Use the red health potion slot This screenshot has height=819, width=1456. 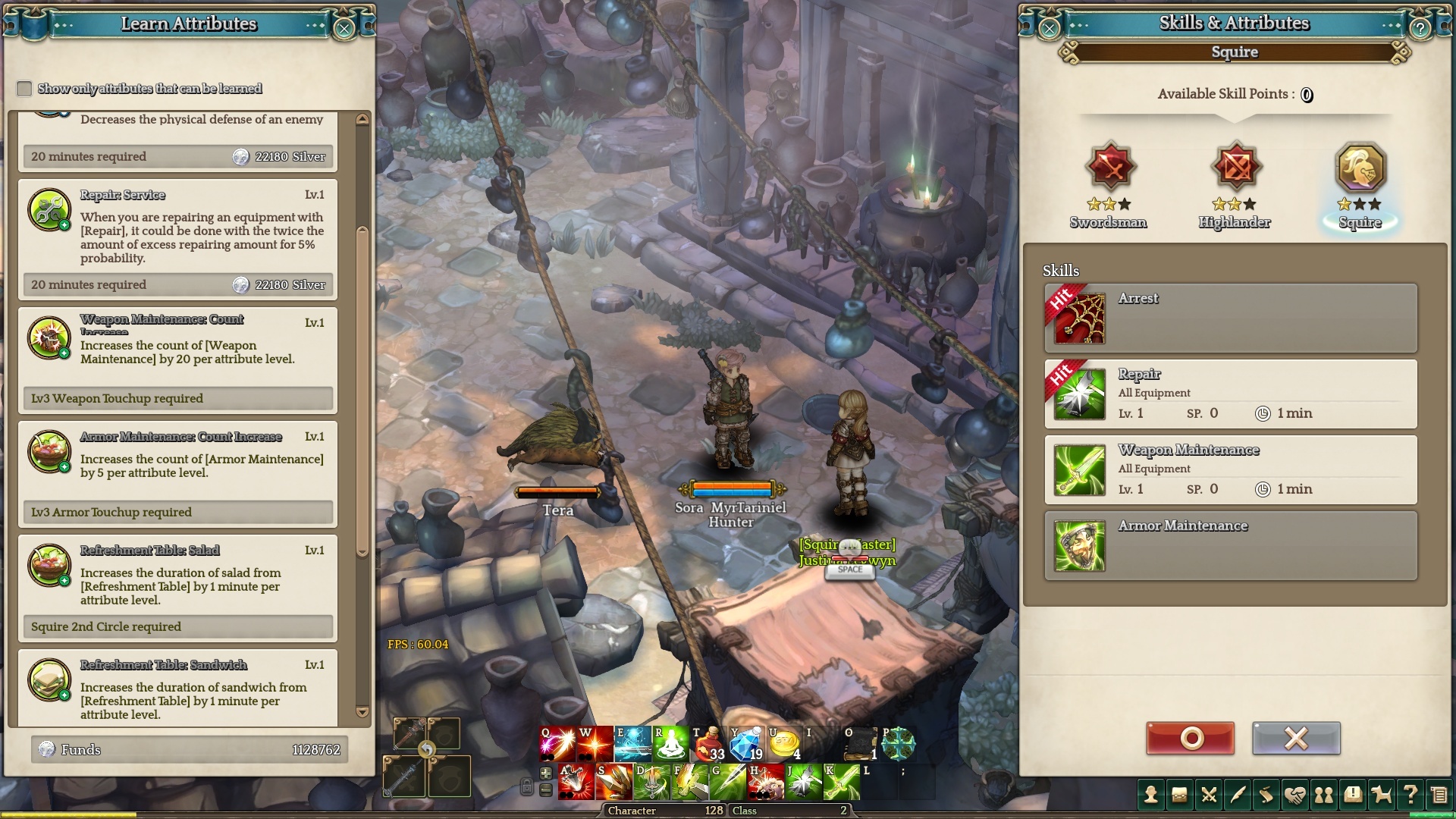[x=708, y=744]
